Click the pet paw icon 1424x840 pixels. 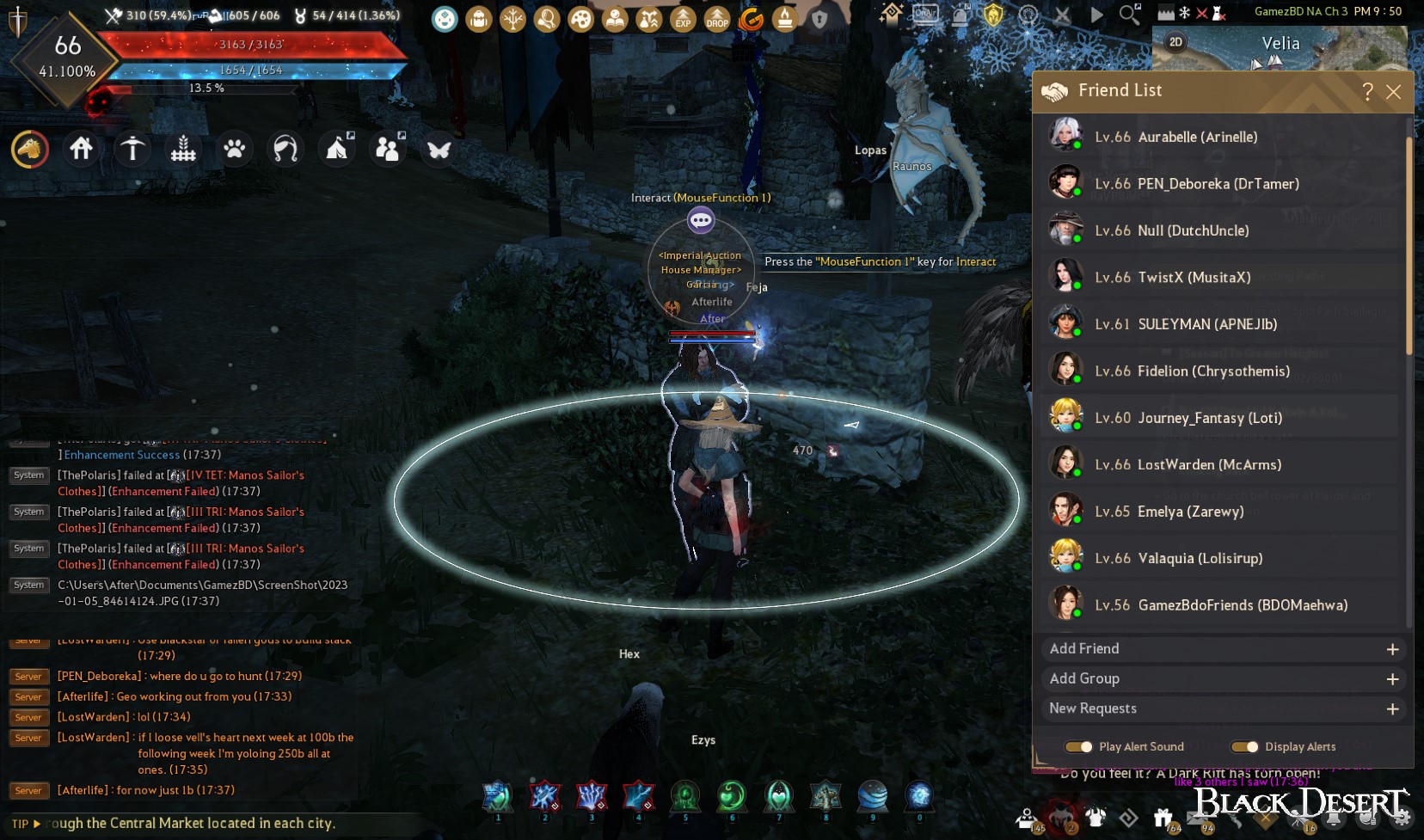click(x=234, y=150)
